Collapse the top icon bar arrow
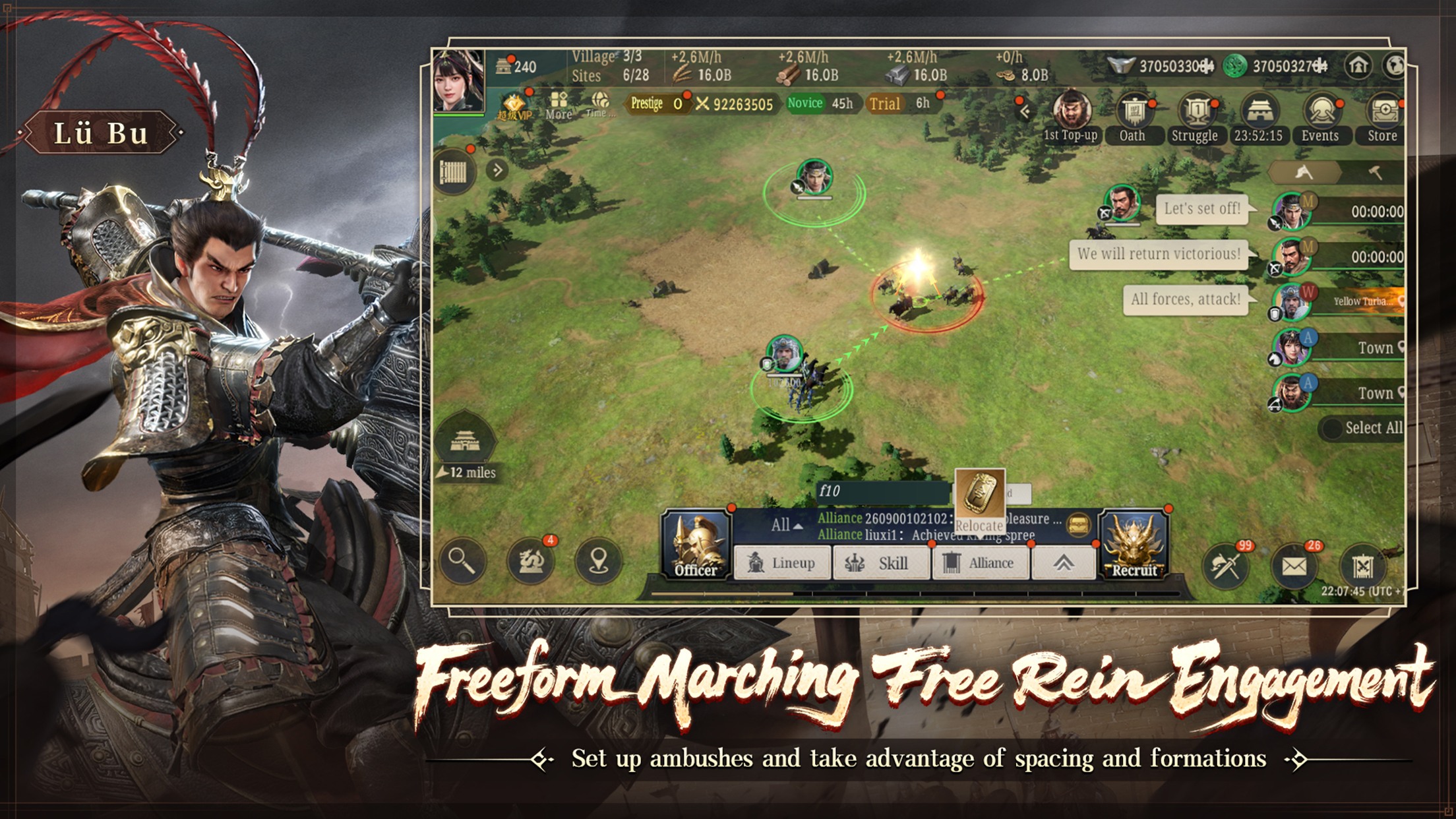The width and height of the screenshot is (1456, 819). (x=1025, y=112)
